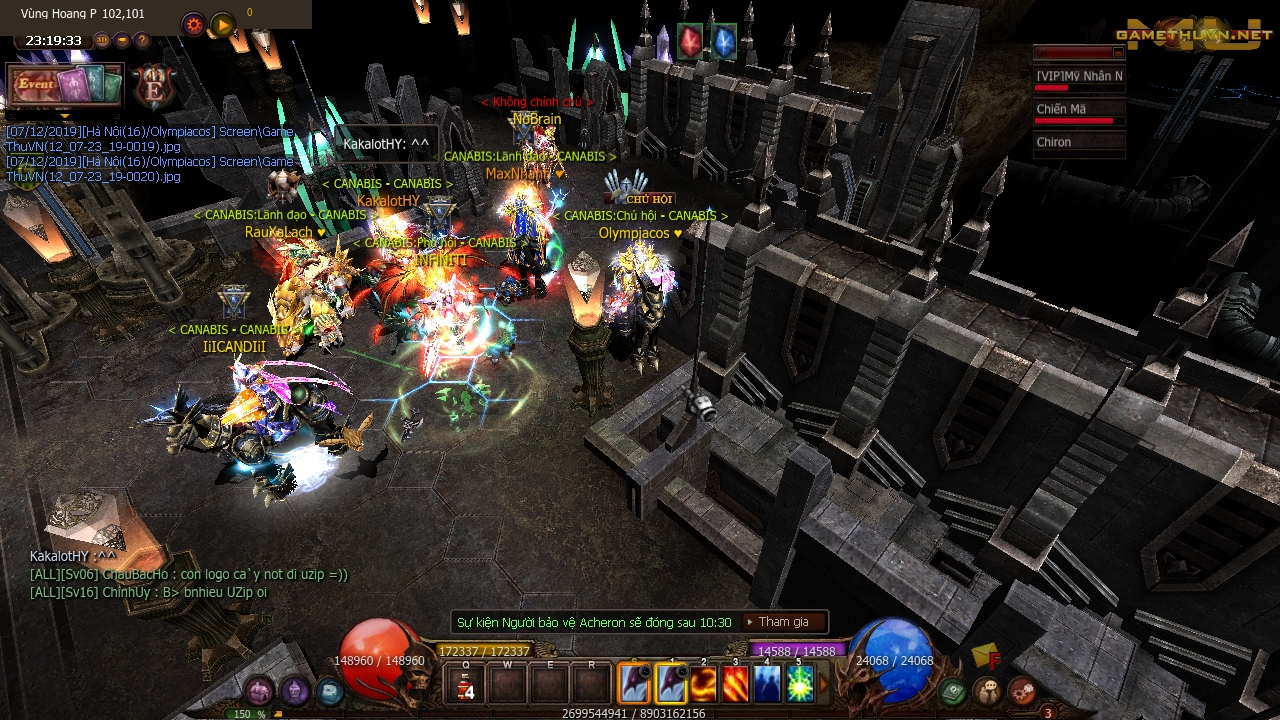Select party member Chiến Mã in the right panel
The height and width of the screenshot is (720, 1280).
point(1078,107)
